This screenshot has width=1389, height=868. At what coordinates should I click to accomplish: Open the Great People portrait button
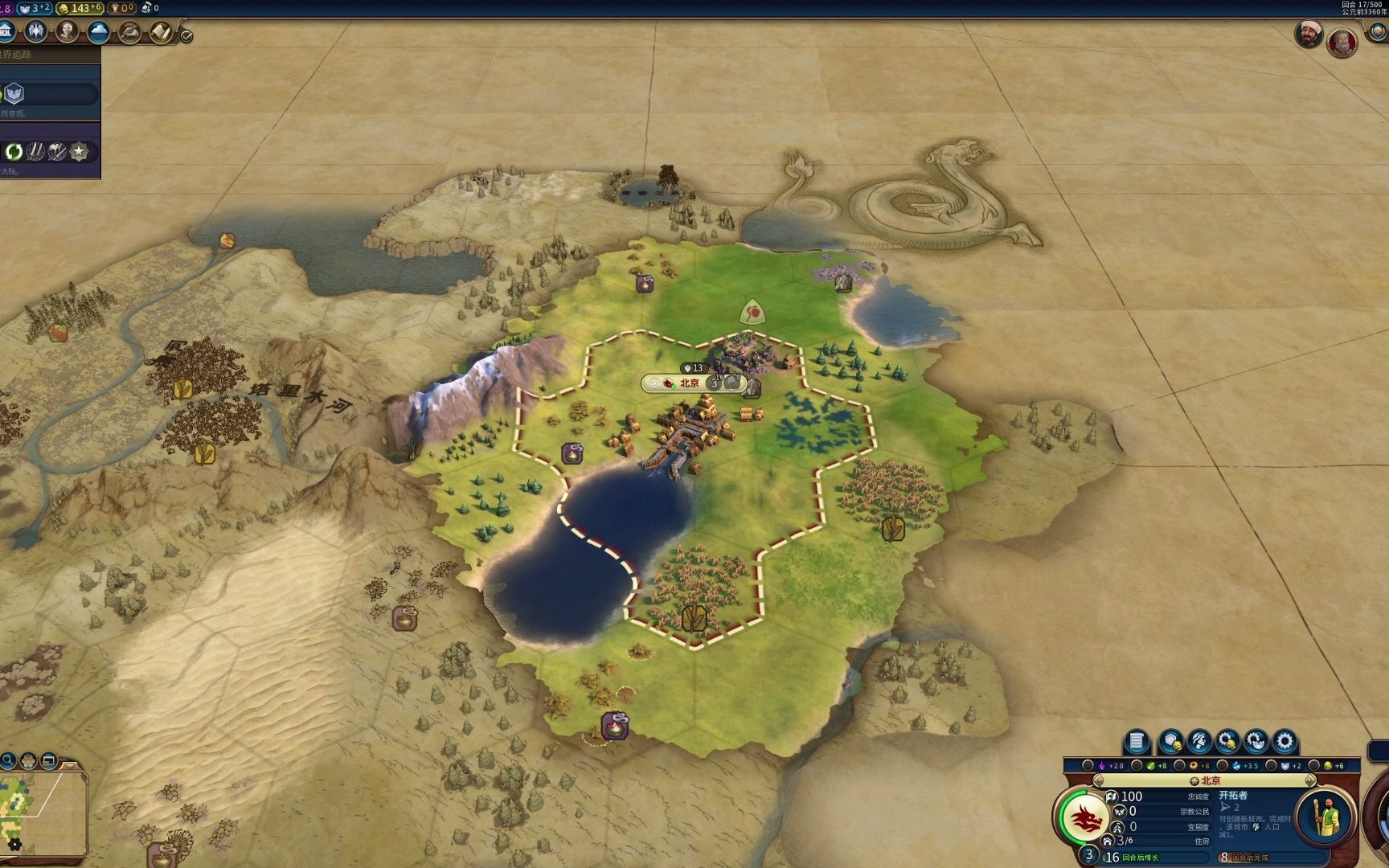click(68, 32)
